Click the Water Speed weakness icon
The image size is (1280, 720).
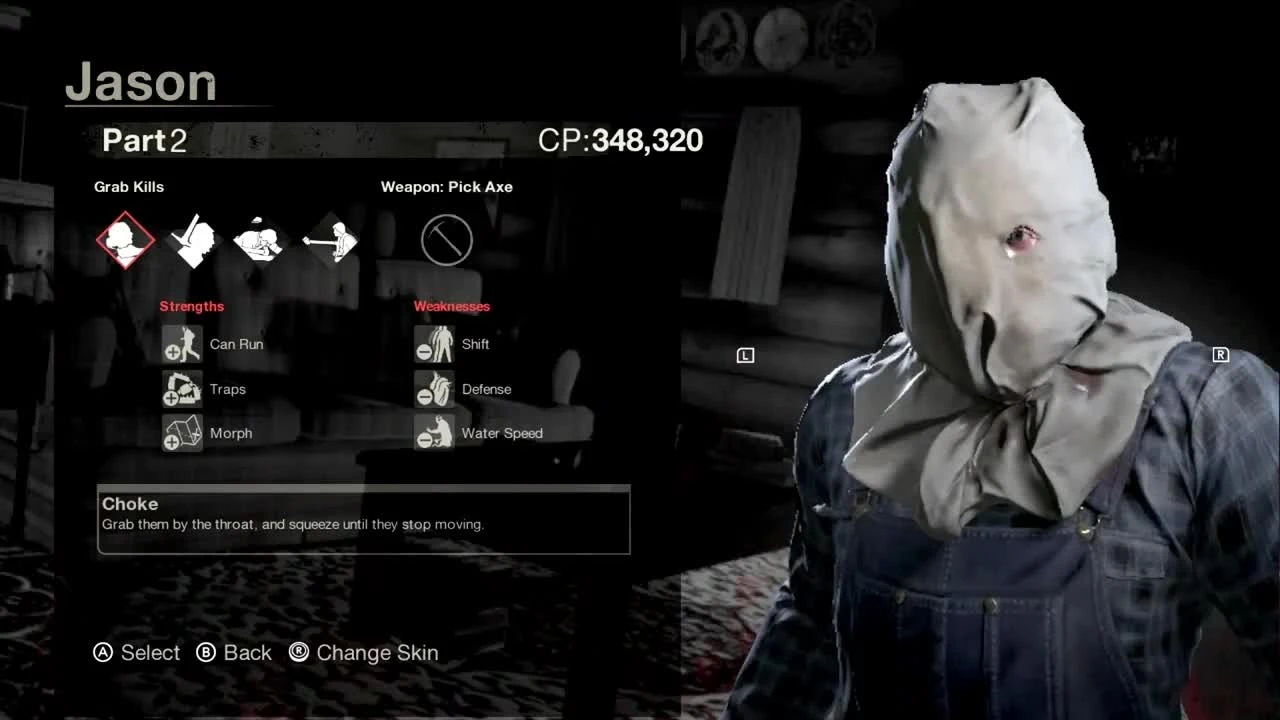[433, 432]
